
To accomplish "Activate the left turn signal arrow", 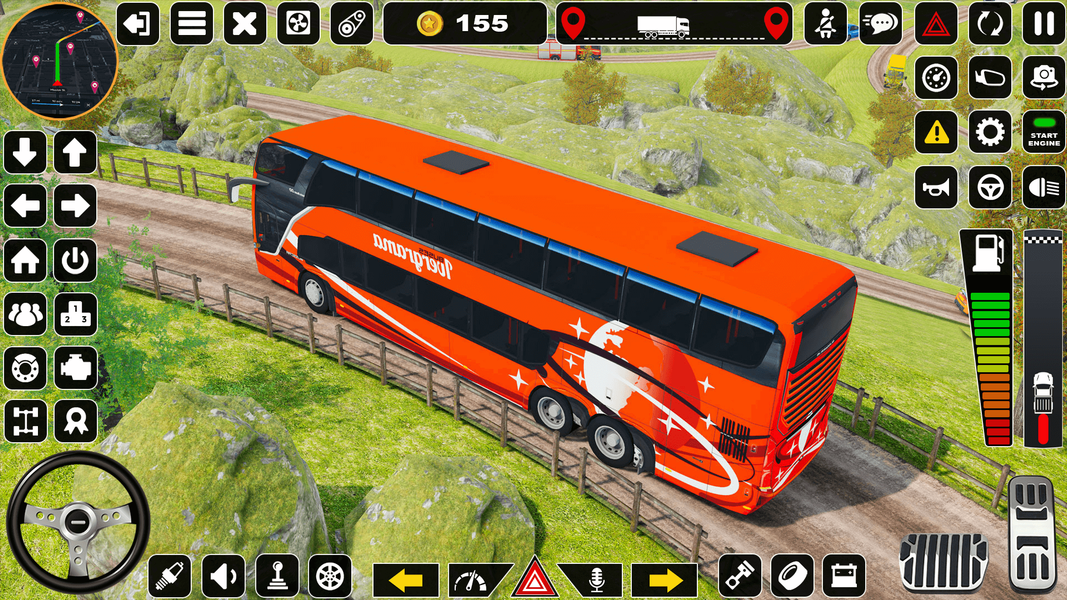I will point(406,579).
